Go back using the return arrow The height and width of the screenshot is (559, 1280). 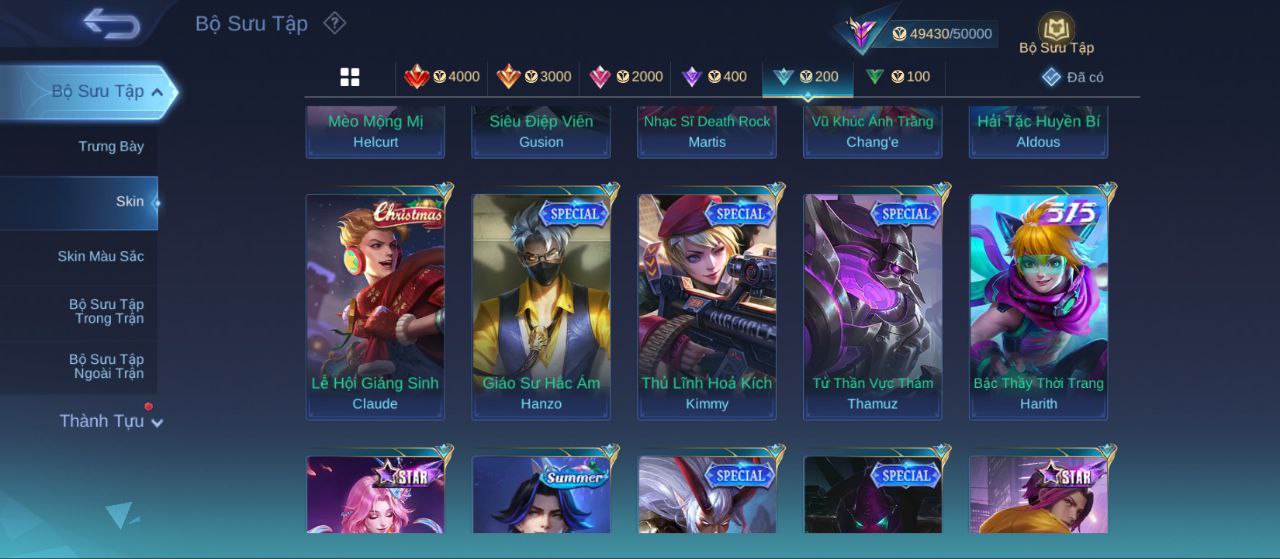111,23
